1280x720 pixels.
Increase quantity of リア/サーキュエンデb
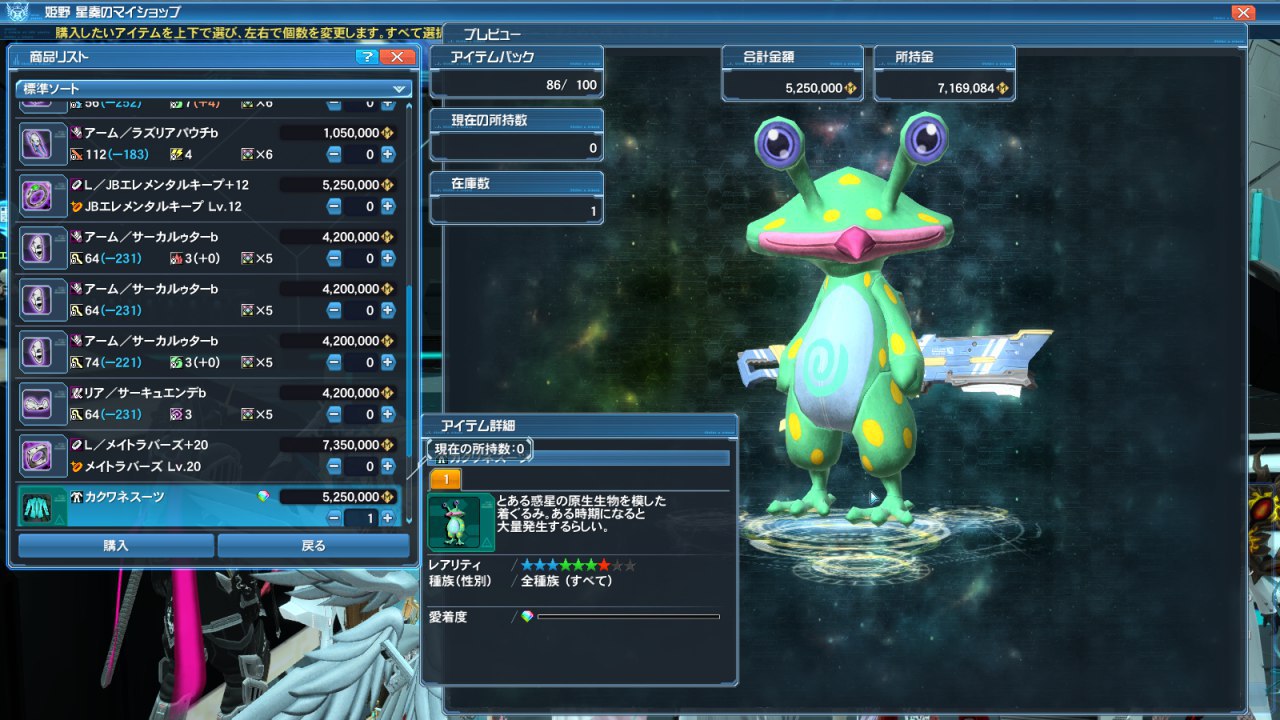click(388, 414)
